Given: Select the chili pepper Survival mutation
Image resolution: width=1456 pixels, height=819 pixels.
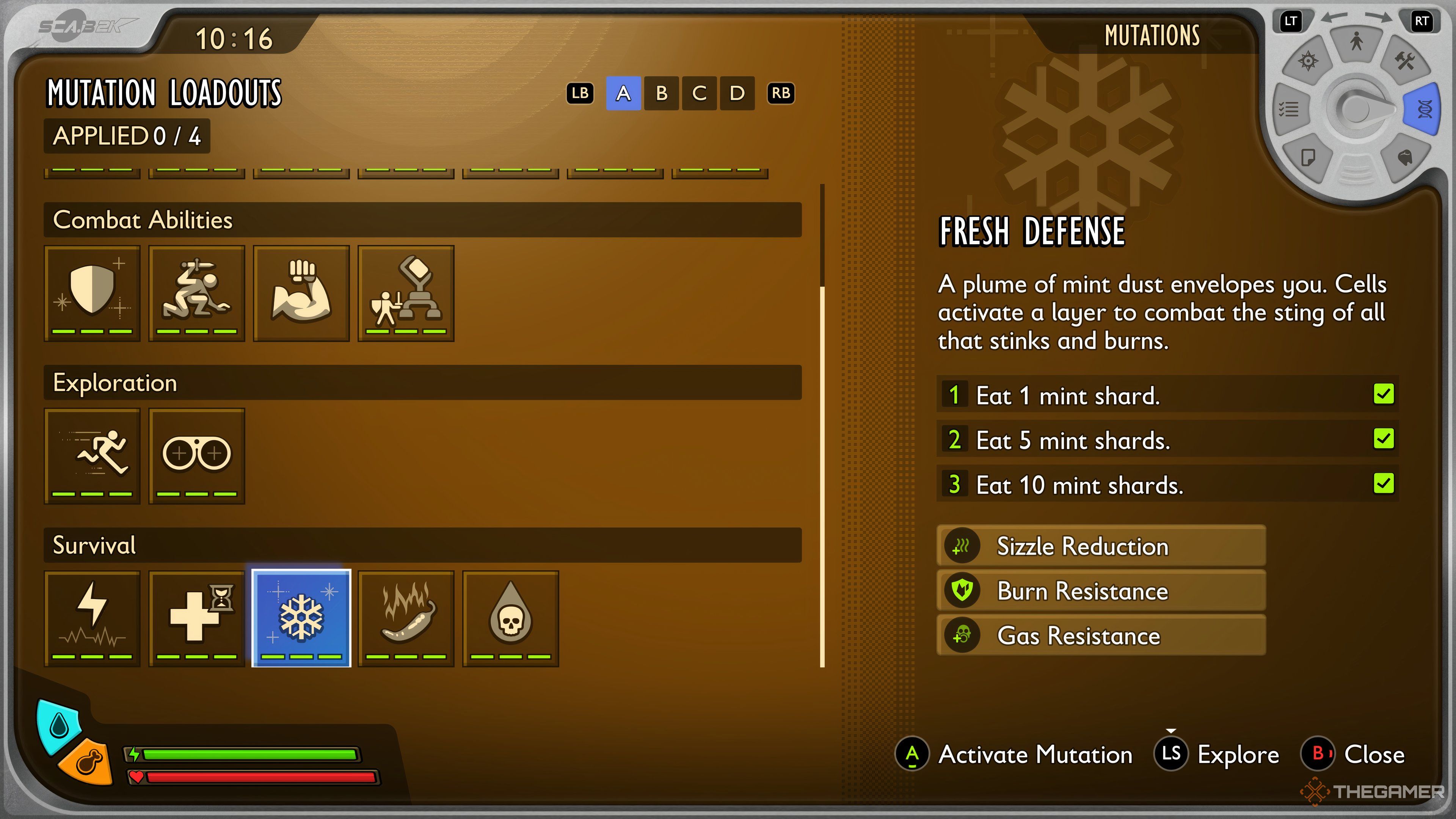Looking at the screenshot, I should 406,618.
